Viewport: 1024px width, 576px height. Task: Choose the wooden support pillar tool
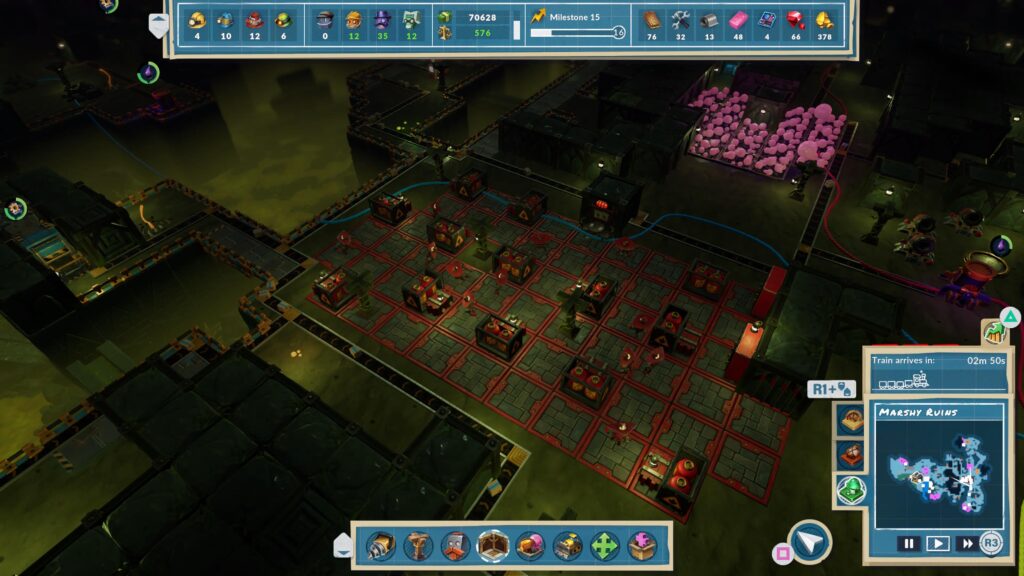417,545
